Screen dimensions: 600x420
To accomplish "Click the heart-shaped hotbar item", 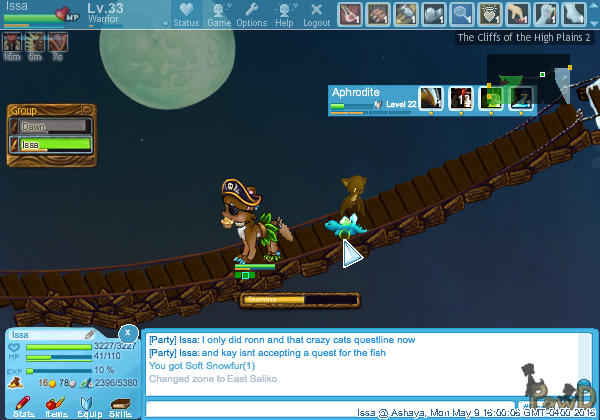I will 489,14.
